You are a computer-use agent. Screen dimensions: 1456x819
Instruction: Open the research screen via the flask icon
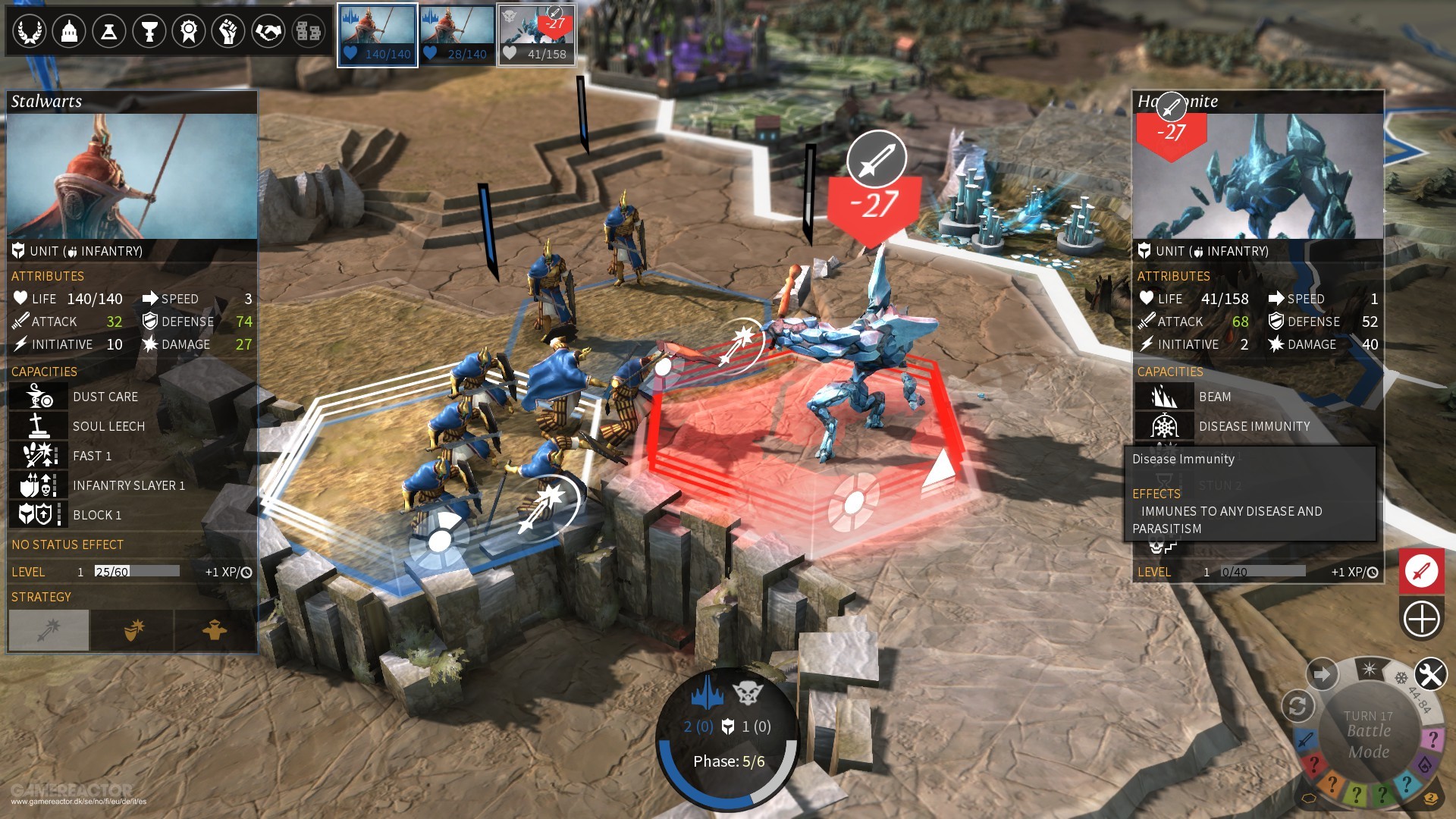[109, 32]
